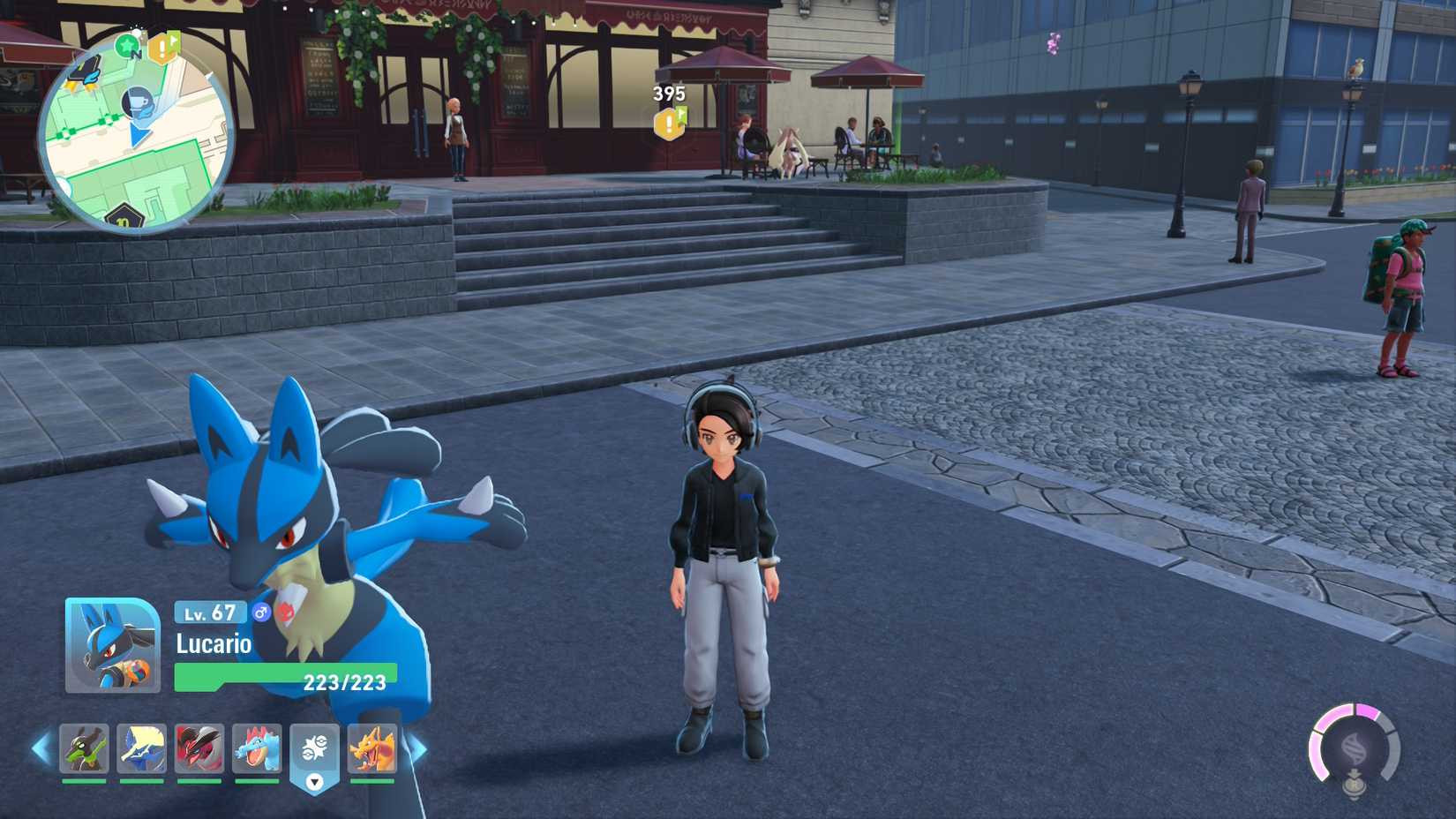
Task: Expand the down arrow beneath the Poké Ball slot
Action: point(313,782)
